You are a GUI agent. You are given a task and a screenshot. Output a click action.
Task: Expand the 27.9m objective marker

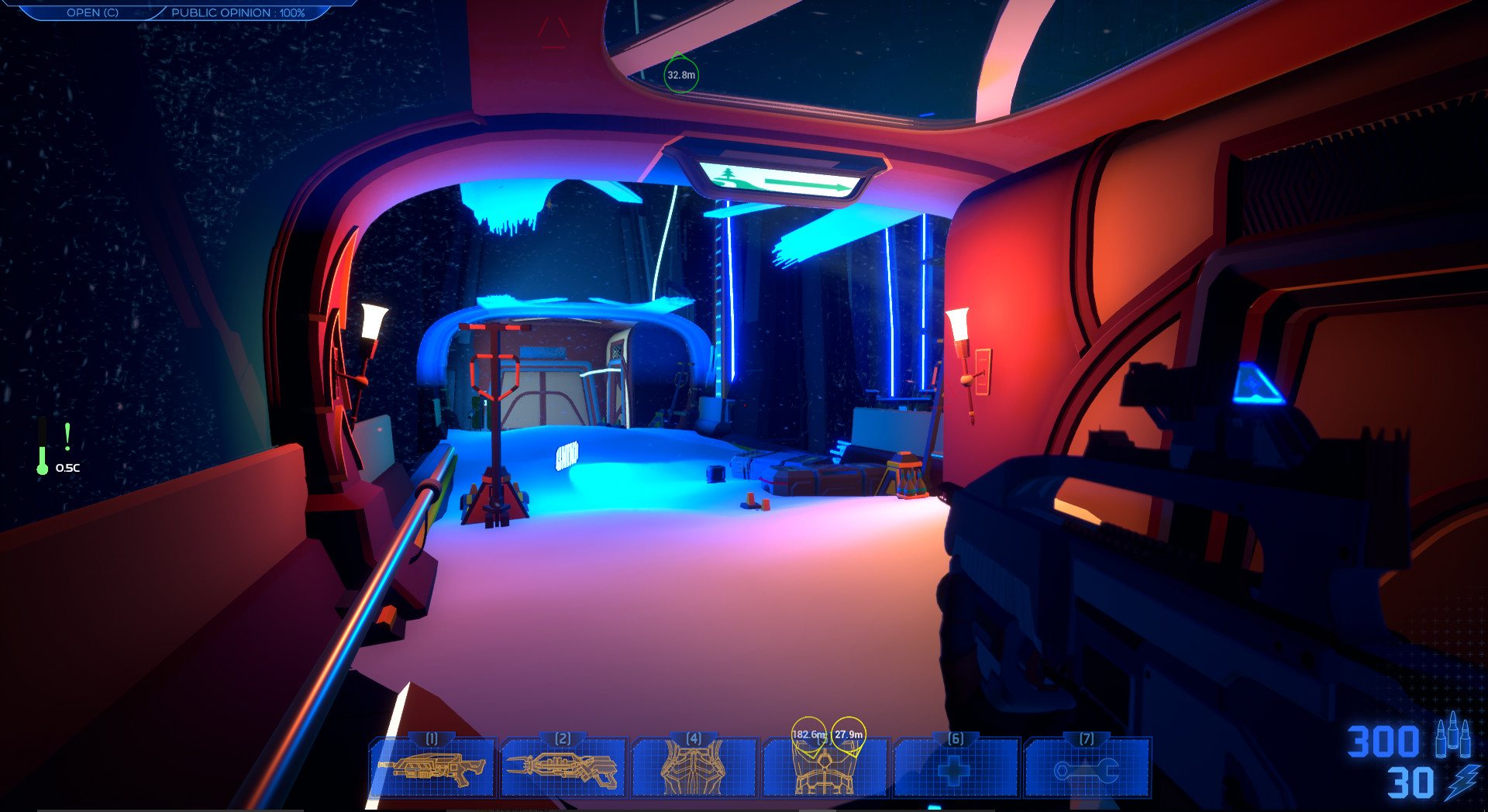[850, 731]
